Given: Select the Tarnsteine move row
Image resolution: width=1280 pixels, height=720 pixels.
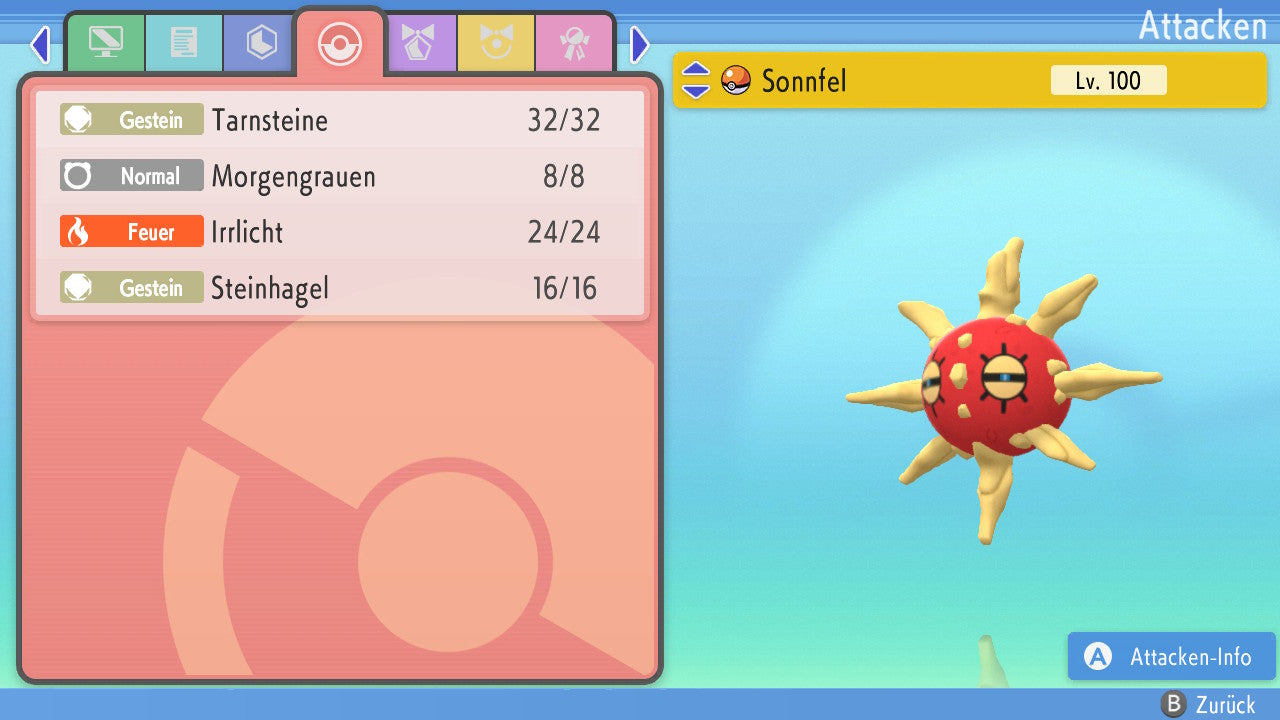Looking at the screenshot, I should (x=340, y=121).
